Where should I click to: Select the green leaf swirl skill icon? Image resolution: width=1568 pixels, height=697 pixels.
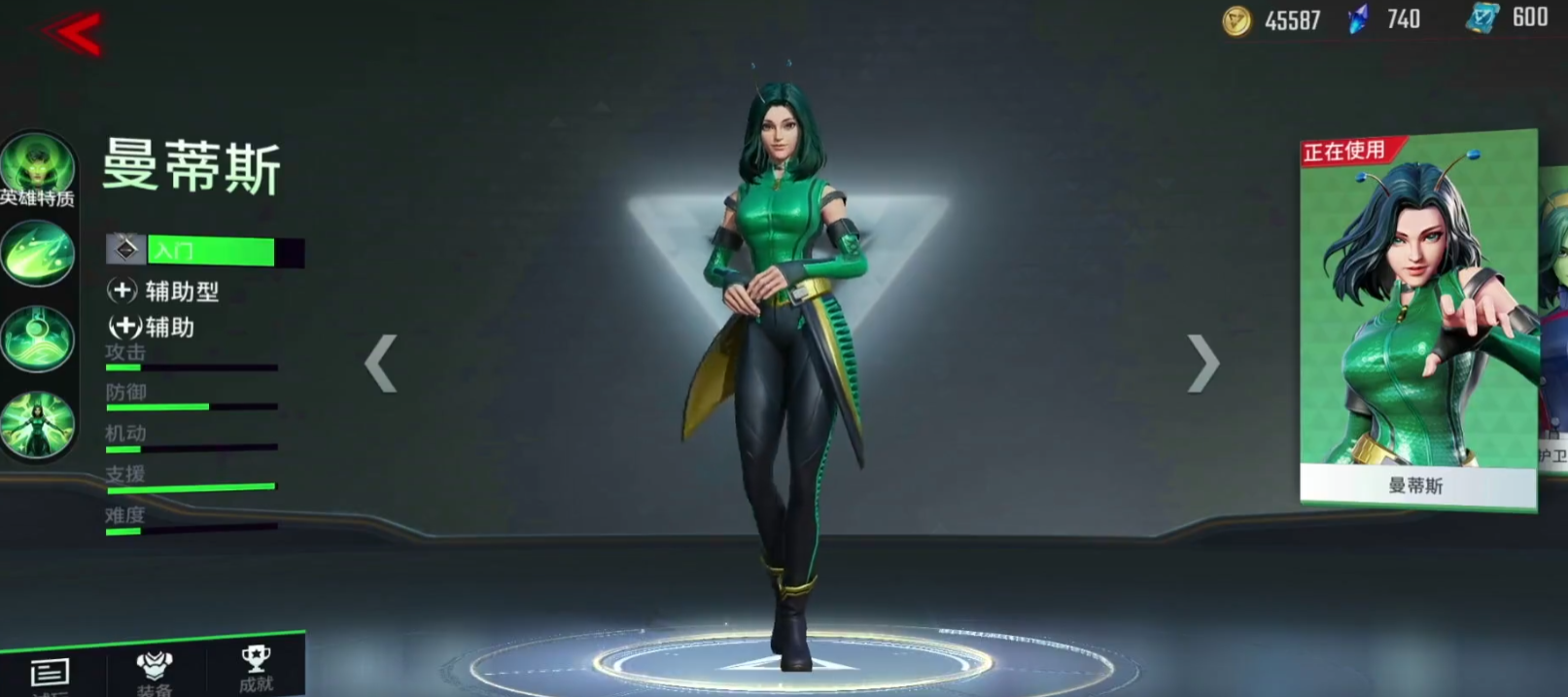[38, 253]
